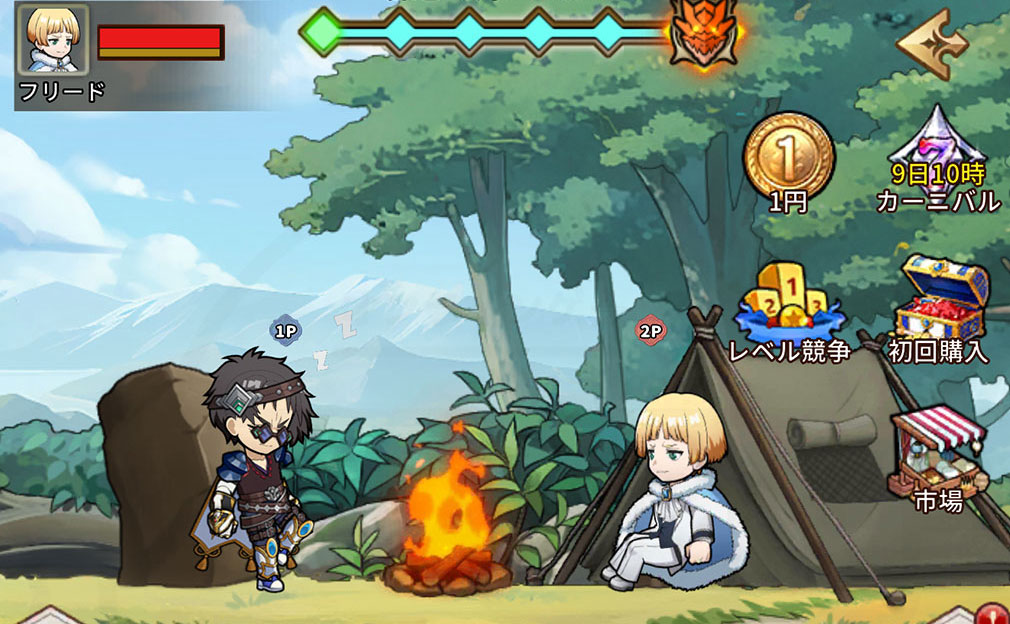This screenshot has width=1010, height=624.
Task: Open the 初回購入 treasure chest offer
Action: pos(937,300)
